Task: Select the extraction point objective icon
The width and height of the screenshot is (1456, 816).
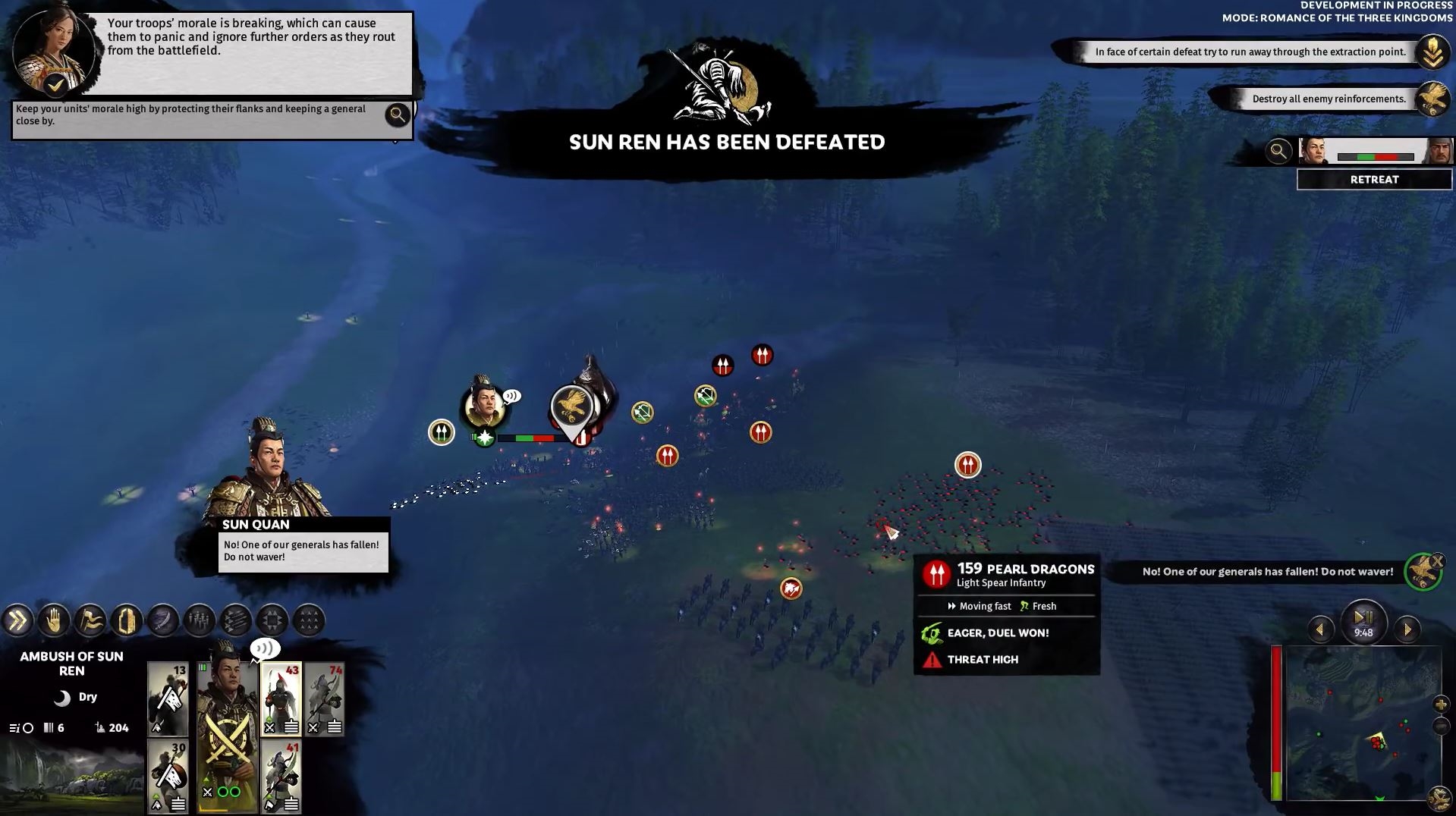Action: [1432, 52]
